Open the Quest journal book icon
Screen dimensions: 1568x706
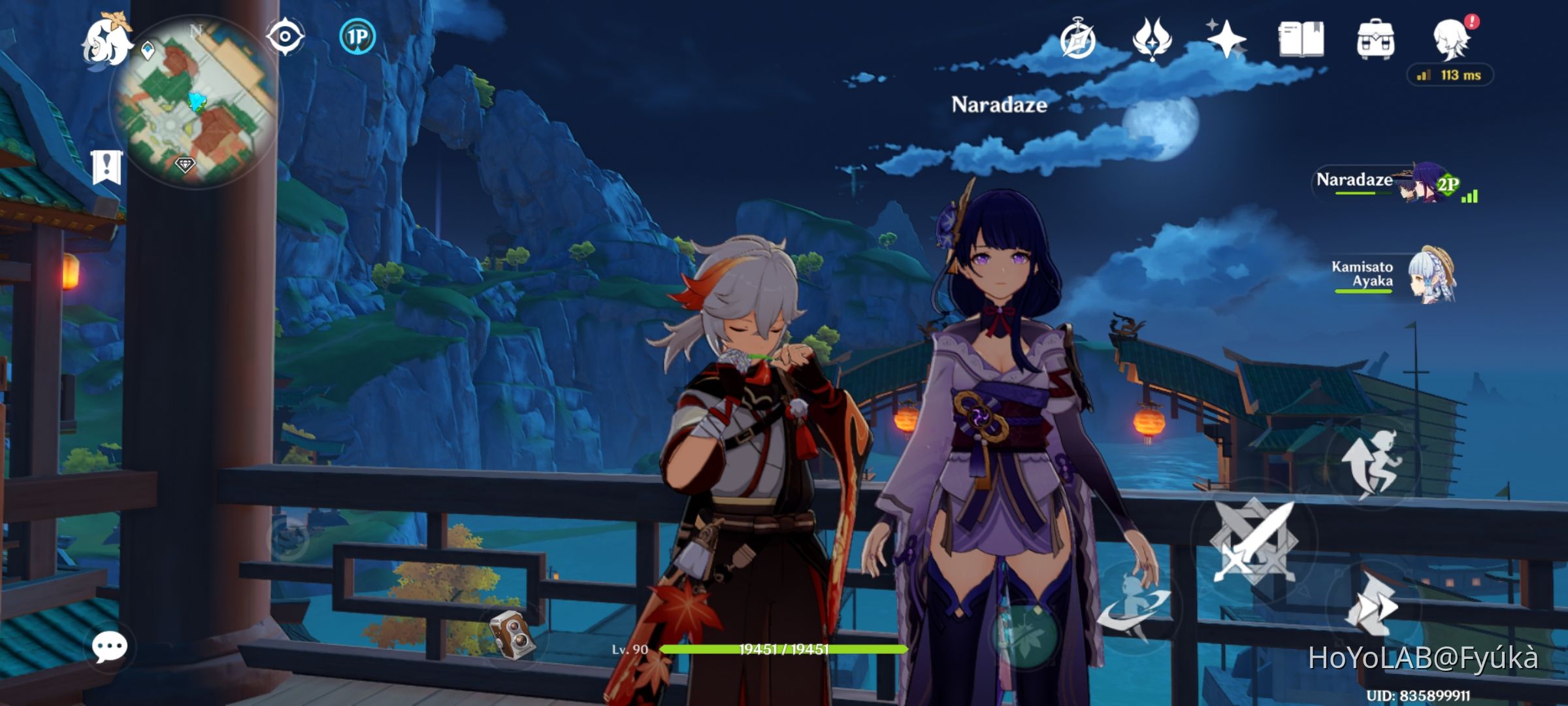tap(1302, 38)
